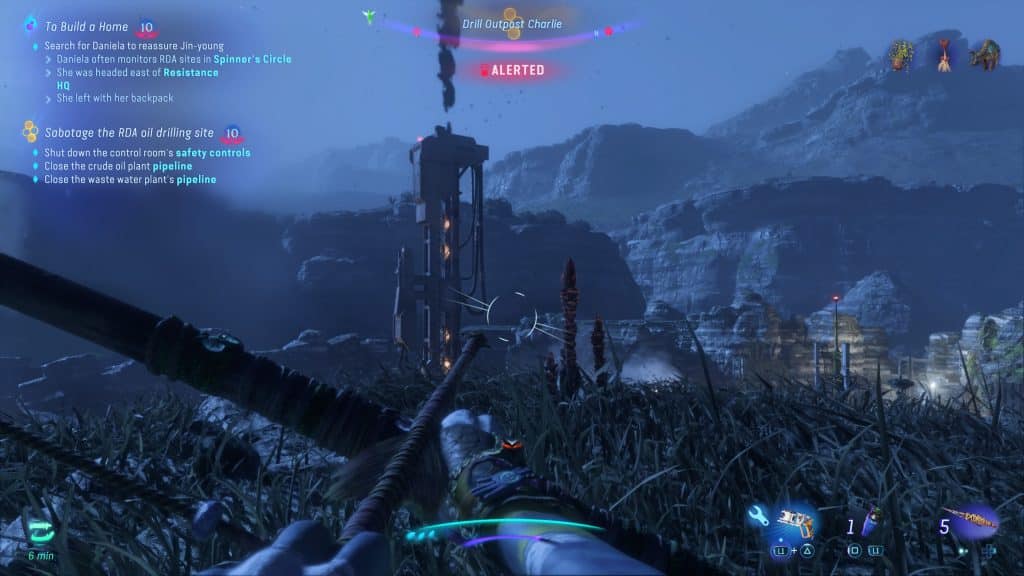The width and height of the screenshot is (1024, 576).
Task: Click the green energy timer icon
Action: 41,531
